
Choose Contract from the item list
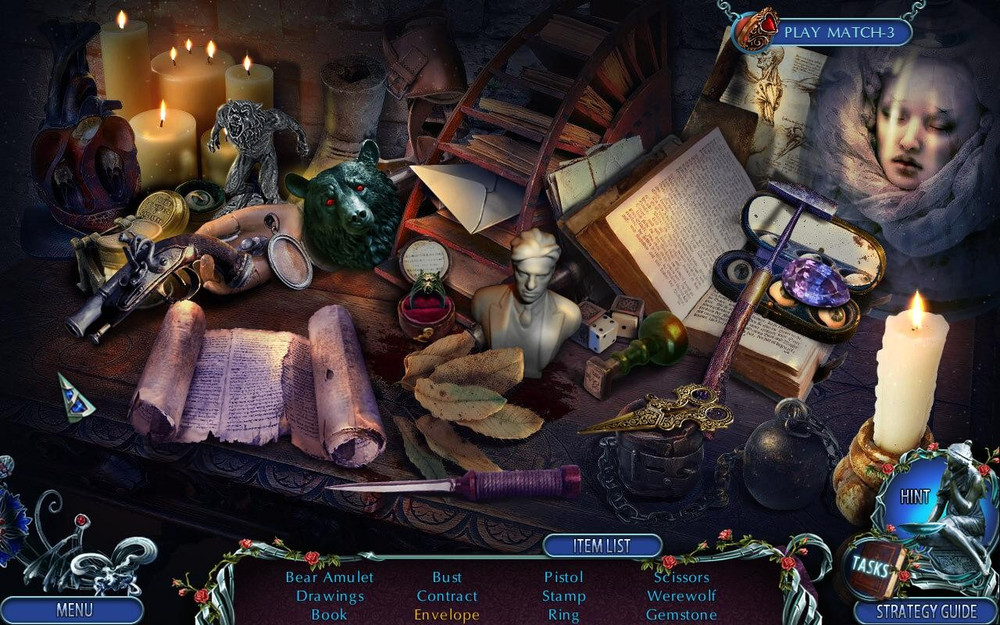[x=447, y=596]
